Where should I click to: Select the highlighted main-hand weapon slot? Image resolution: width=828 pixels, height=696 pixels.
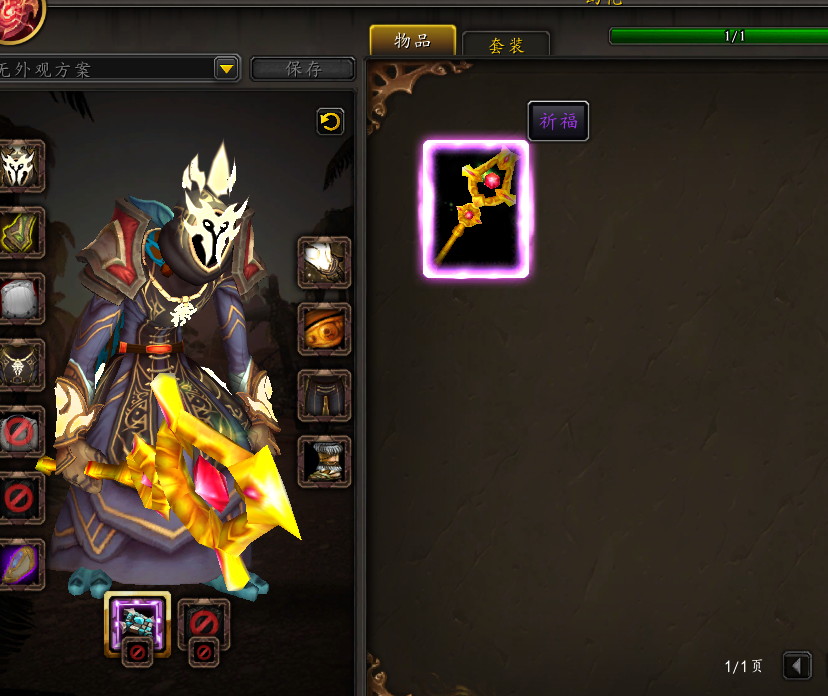click(137, 622)
